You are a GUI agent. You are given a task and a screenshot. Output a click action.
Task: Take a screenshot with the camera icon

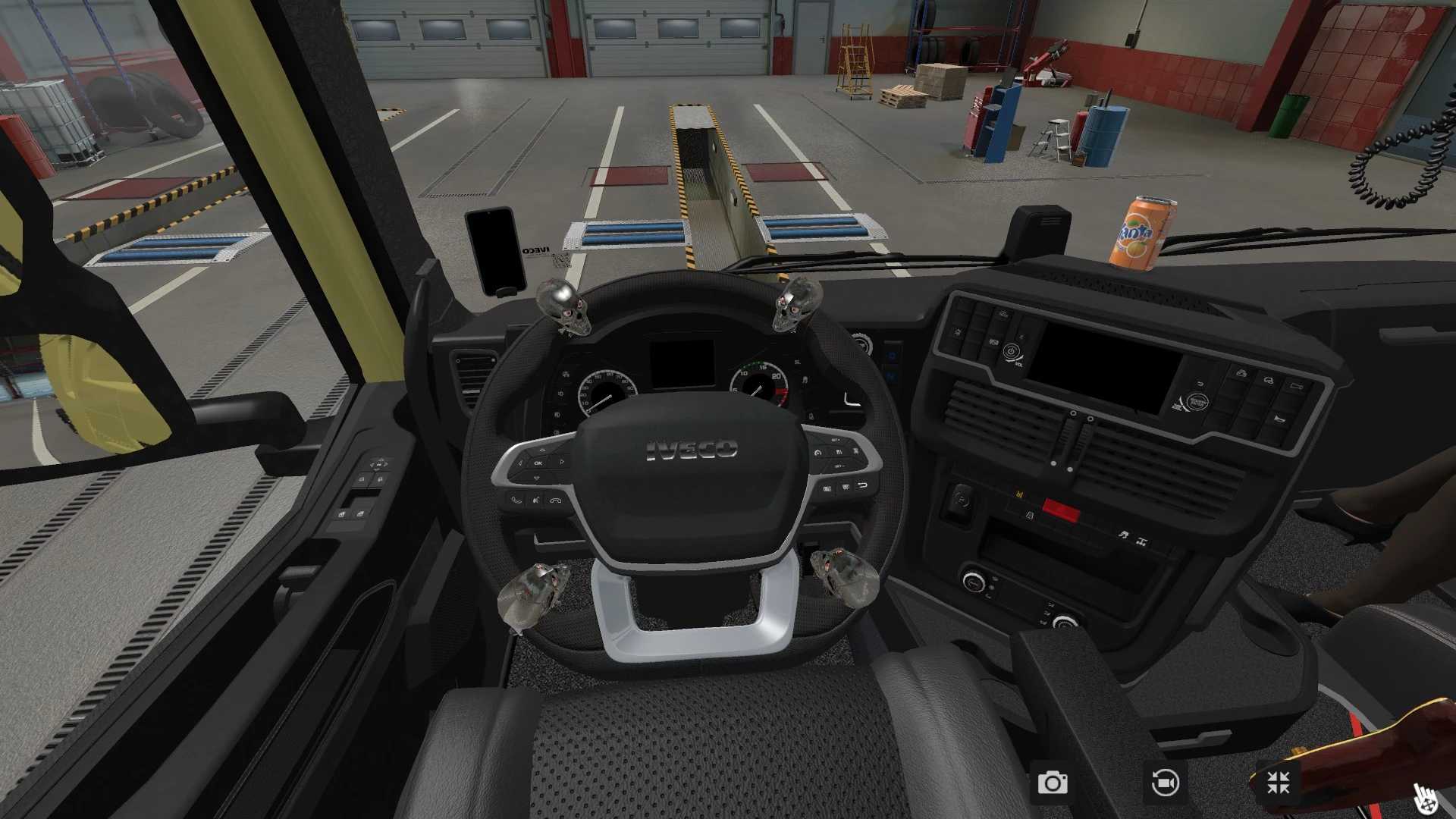1053,783
